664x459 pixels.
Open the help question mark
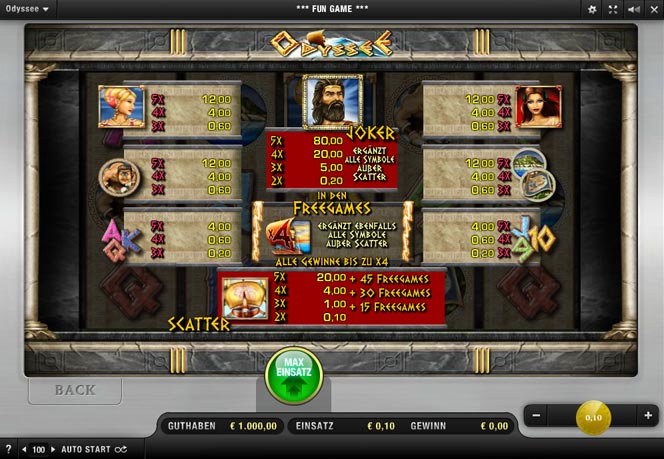[x=9, y=450]
